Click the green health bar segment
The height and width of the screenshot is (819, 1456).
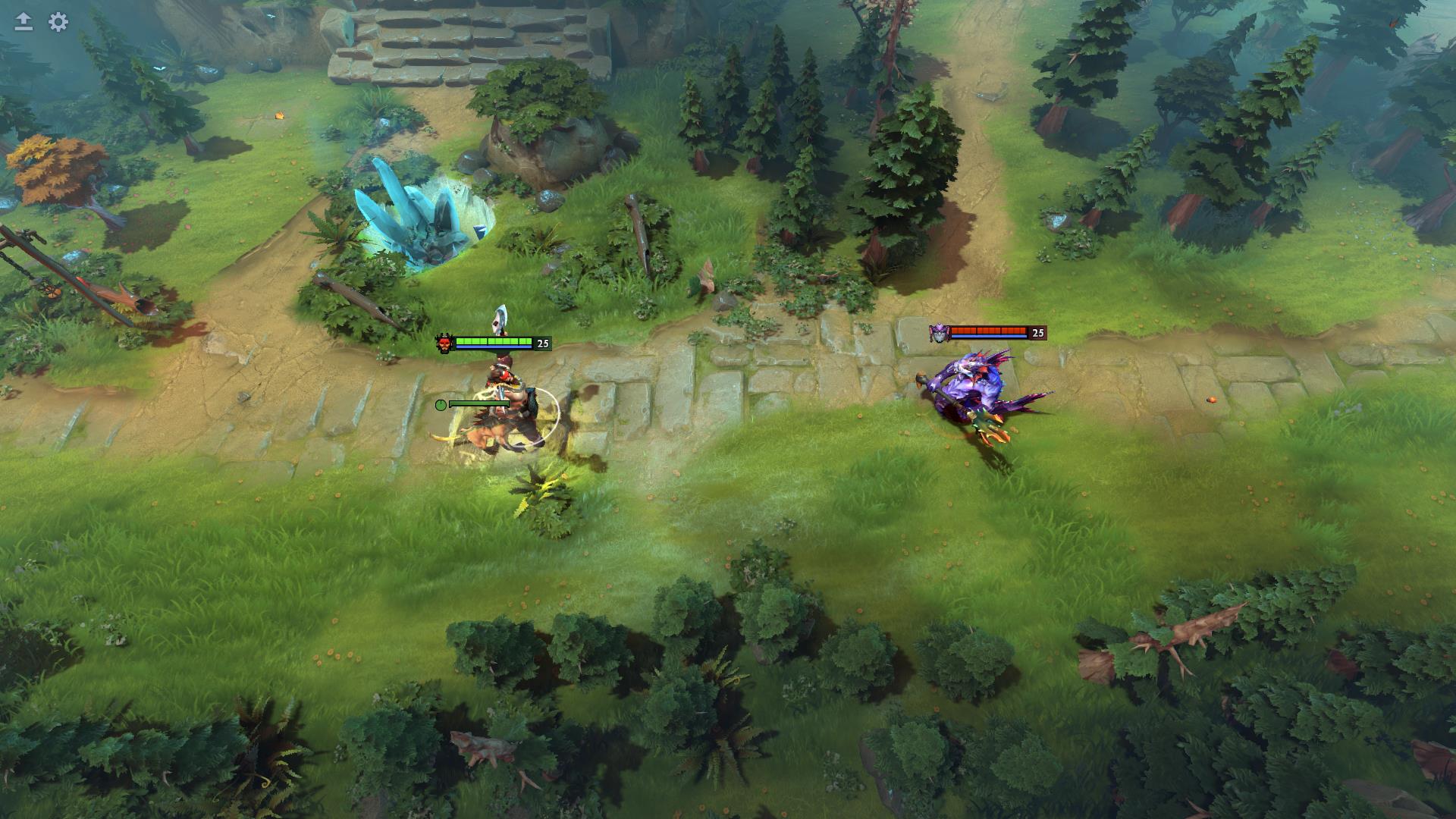tap(493, 341)
